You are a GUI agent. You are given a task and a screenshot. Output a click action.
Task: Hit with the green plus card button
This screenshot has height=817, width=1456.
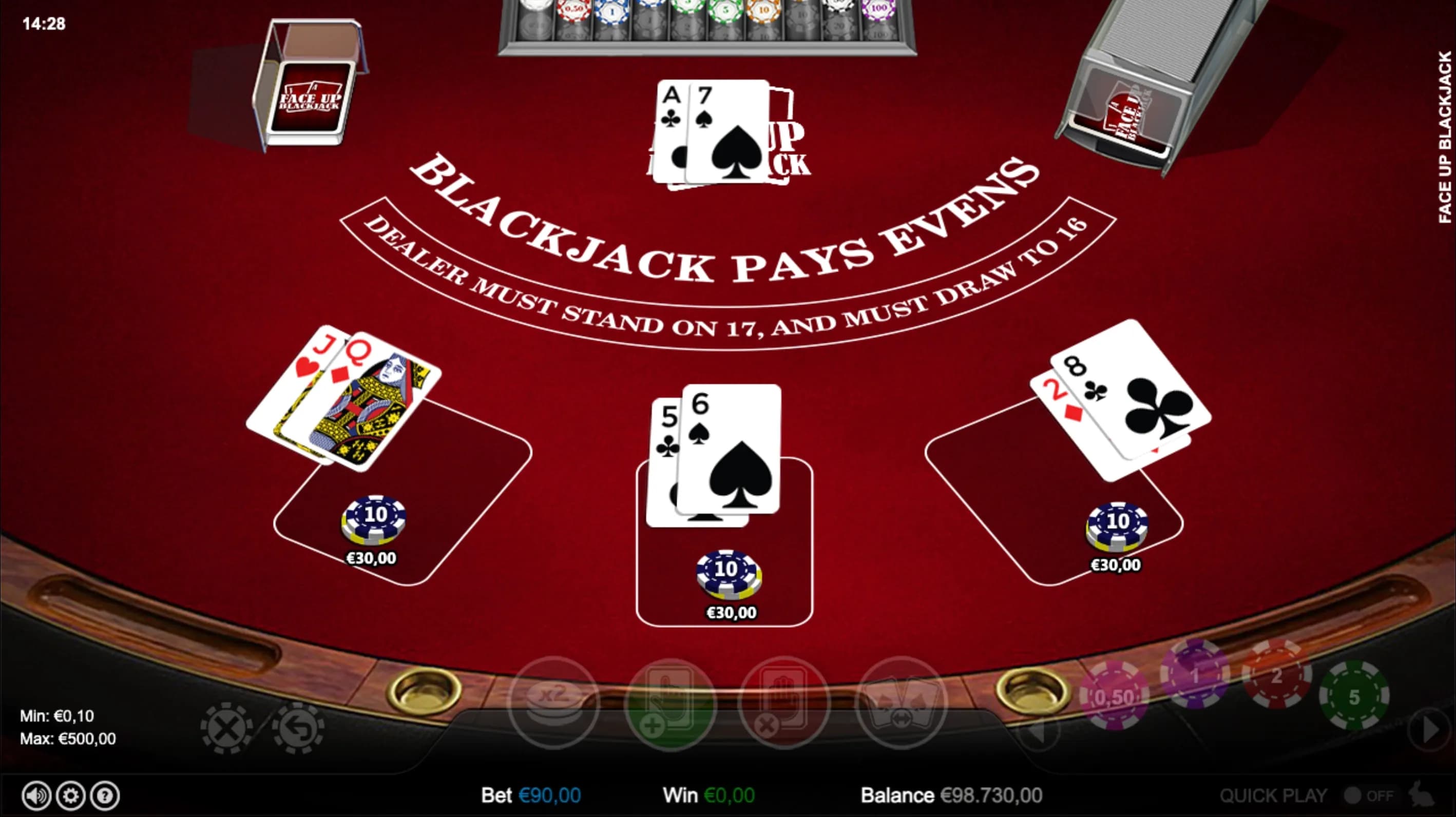click(670, 704)
